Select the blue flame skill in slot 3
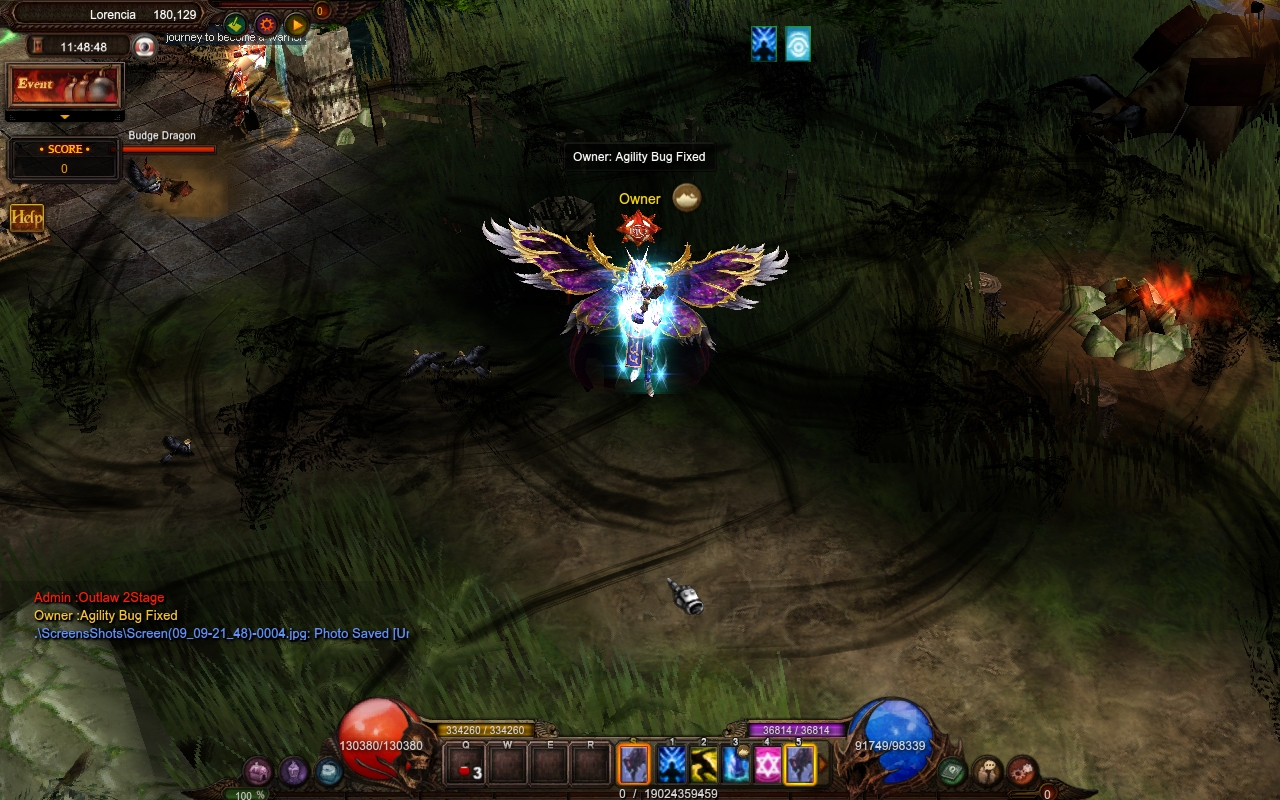This screenshot has height=800, width=1280. [x=736, y=765]
